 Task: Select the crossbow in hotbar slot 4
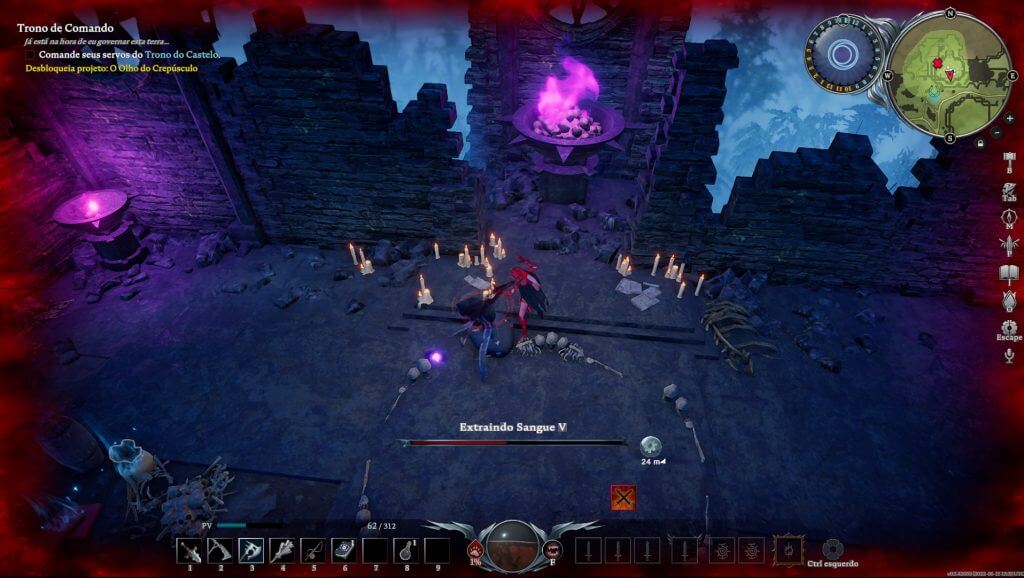[x=282, y=551]
